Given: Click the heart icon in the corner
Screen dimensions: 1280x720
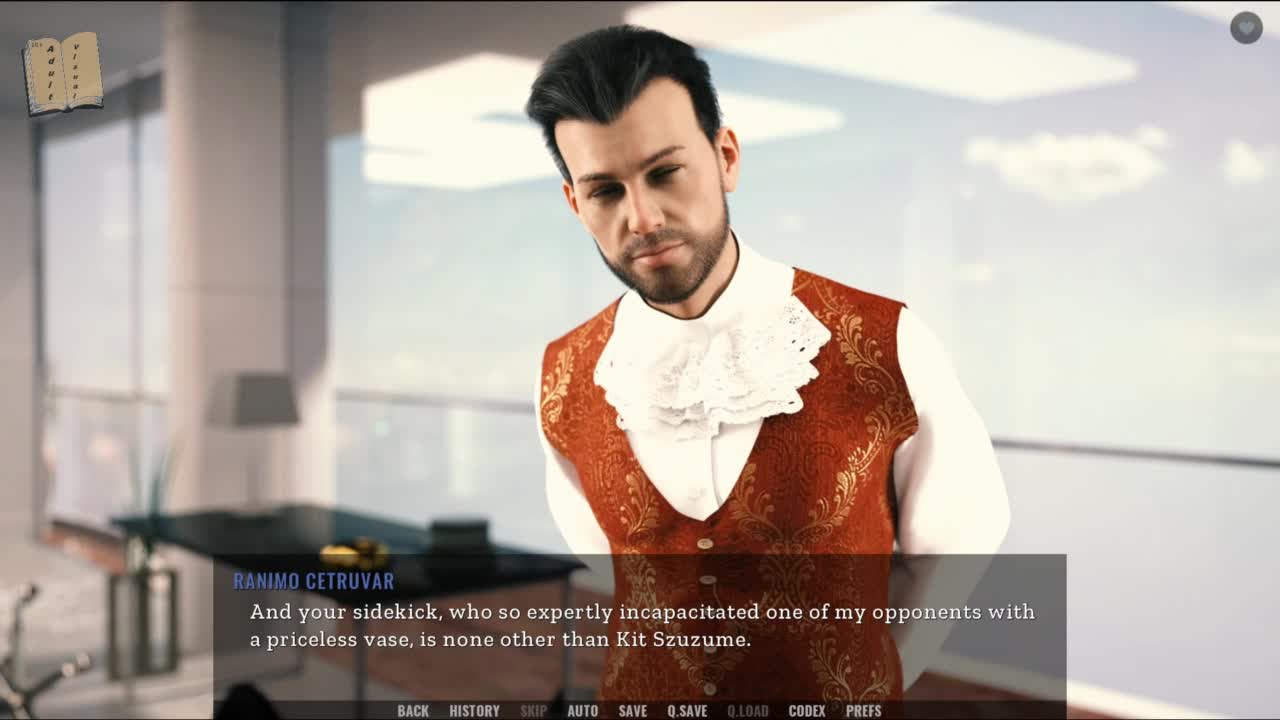Looking at the screenshot, I should coord(1246,28).
